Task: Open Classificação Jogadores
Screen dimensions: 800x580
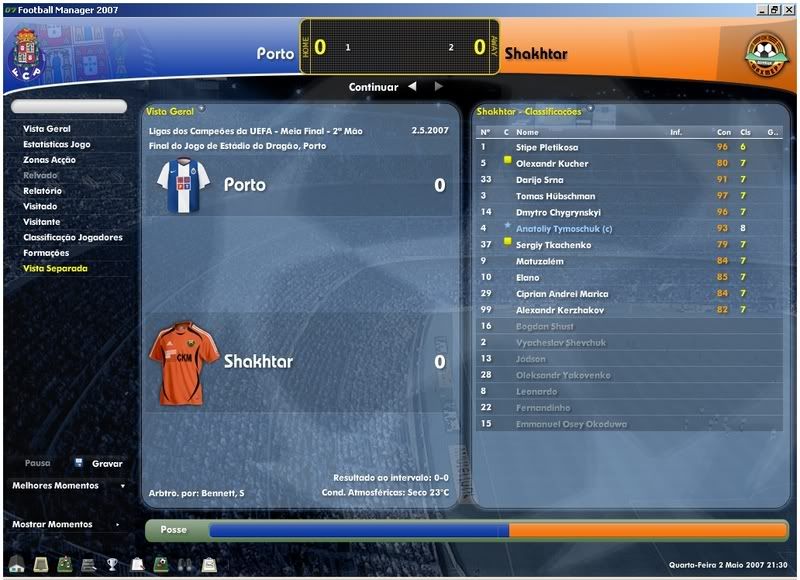Action: [73, 237]
